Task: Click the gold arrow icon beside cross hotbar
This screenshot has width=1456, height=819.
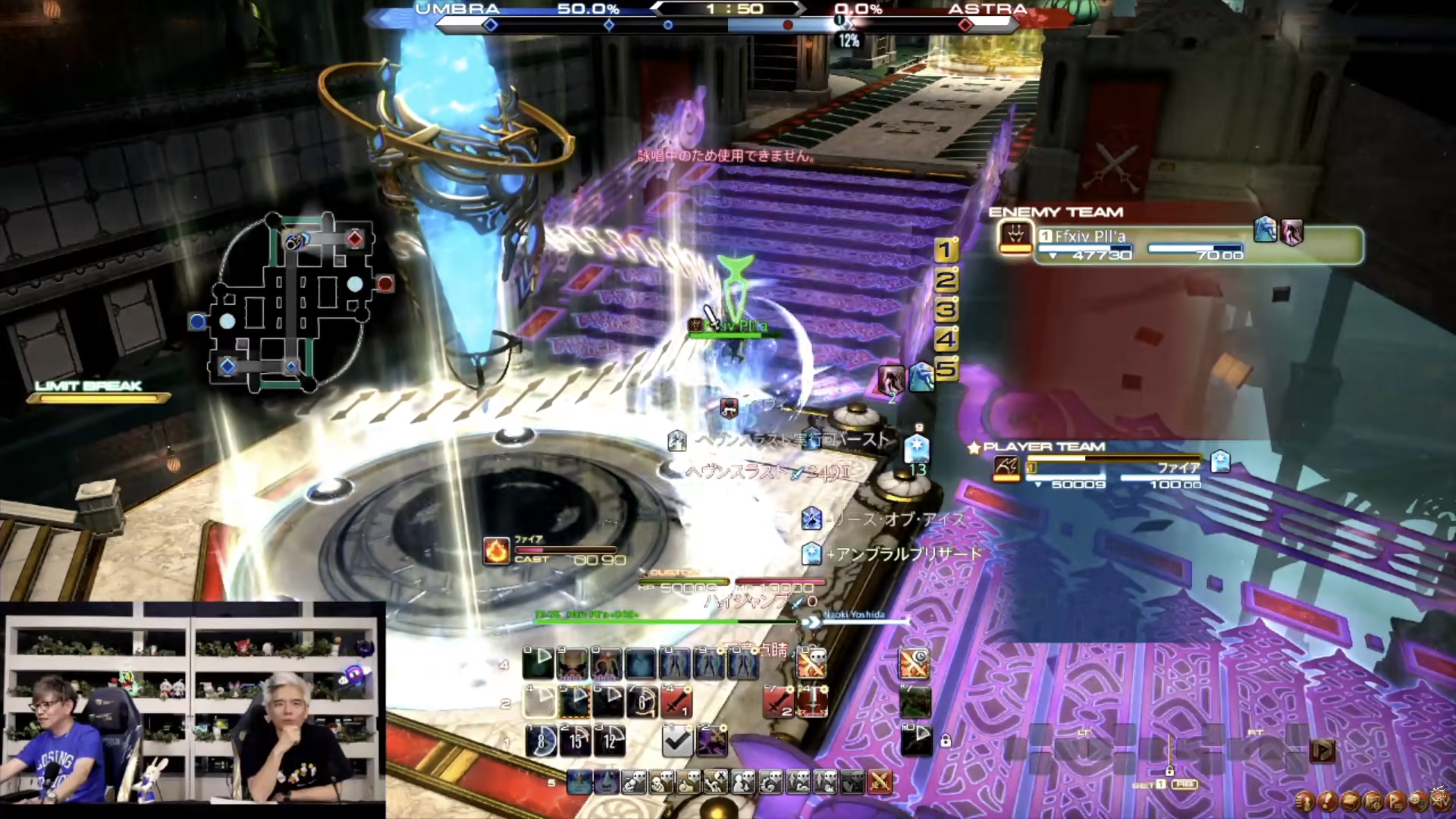Action: coord(1323,751)
